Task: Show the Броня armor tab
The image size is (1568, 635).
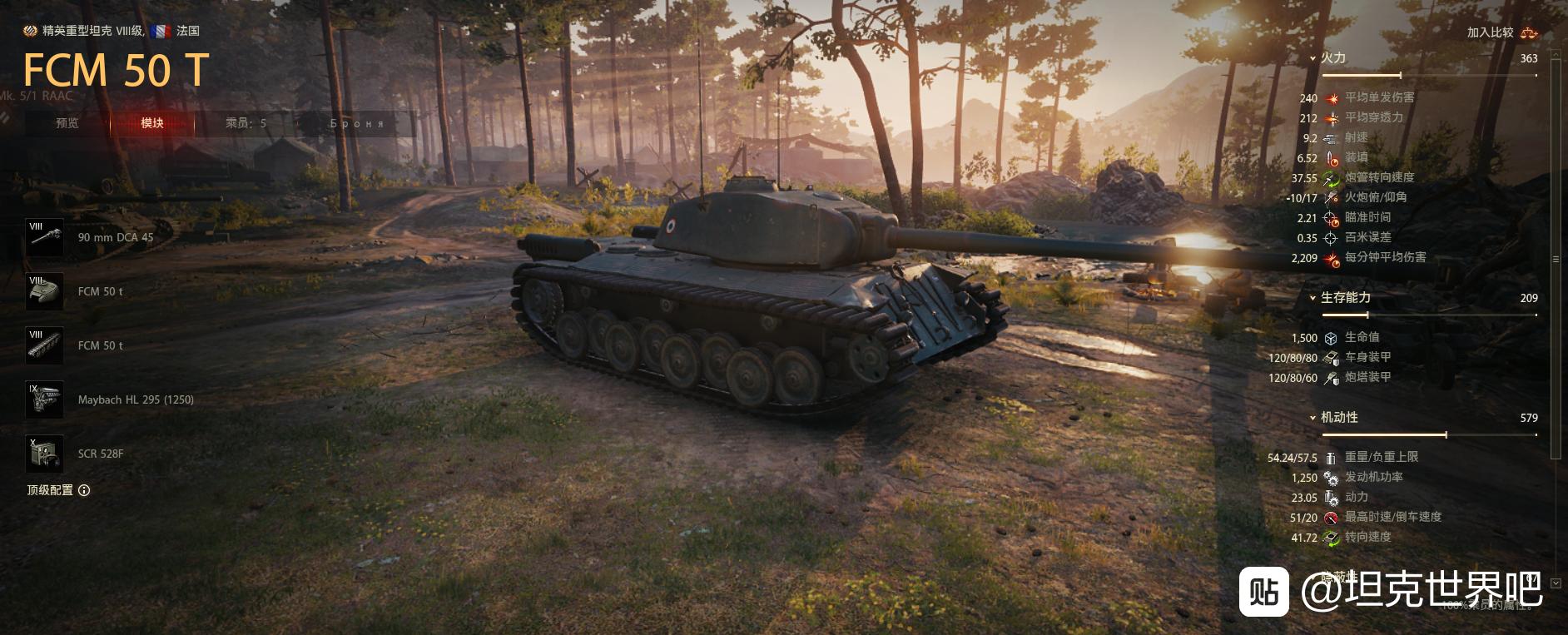Action: [x=357, y=123]
